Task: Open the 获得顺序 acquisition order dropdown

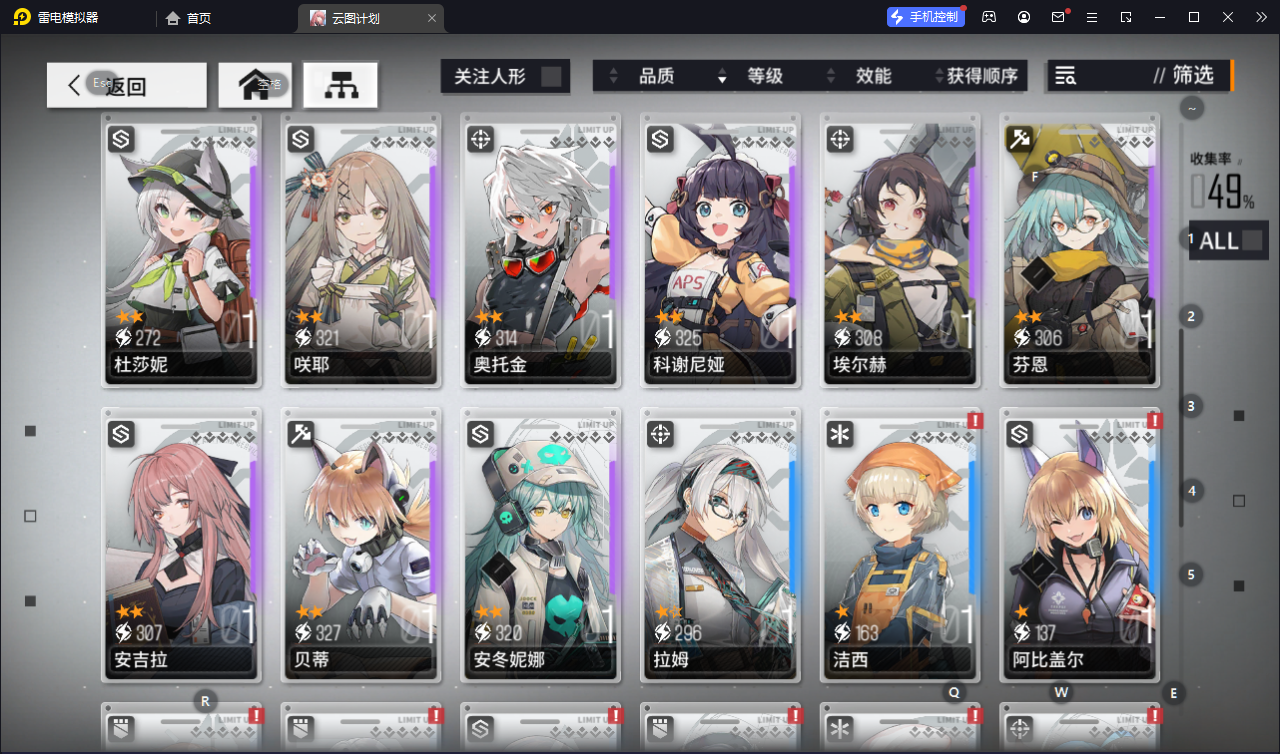Action: click(984, 75)
